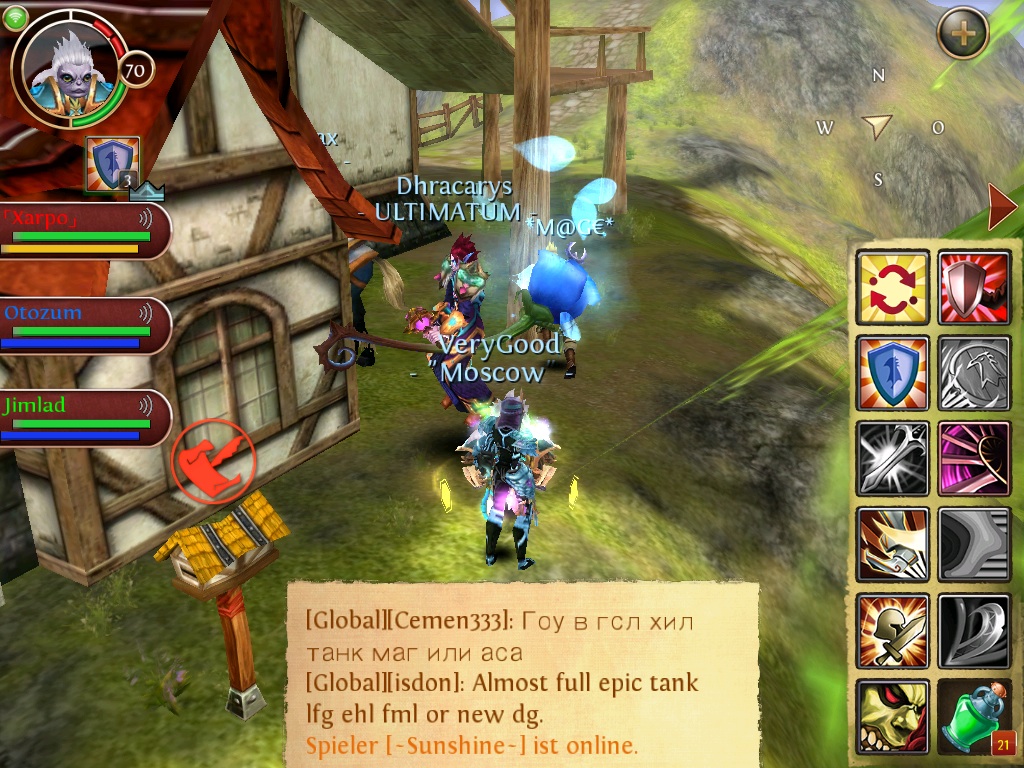The image size is (1024, 768).
Task: Use the pink whirlwind slash skill
Action: (975, 459)
